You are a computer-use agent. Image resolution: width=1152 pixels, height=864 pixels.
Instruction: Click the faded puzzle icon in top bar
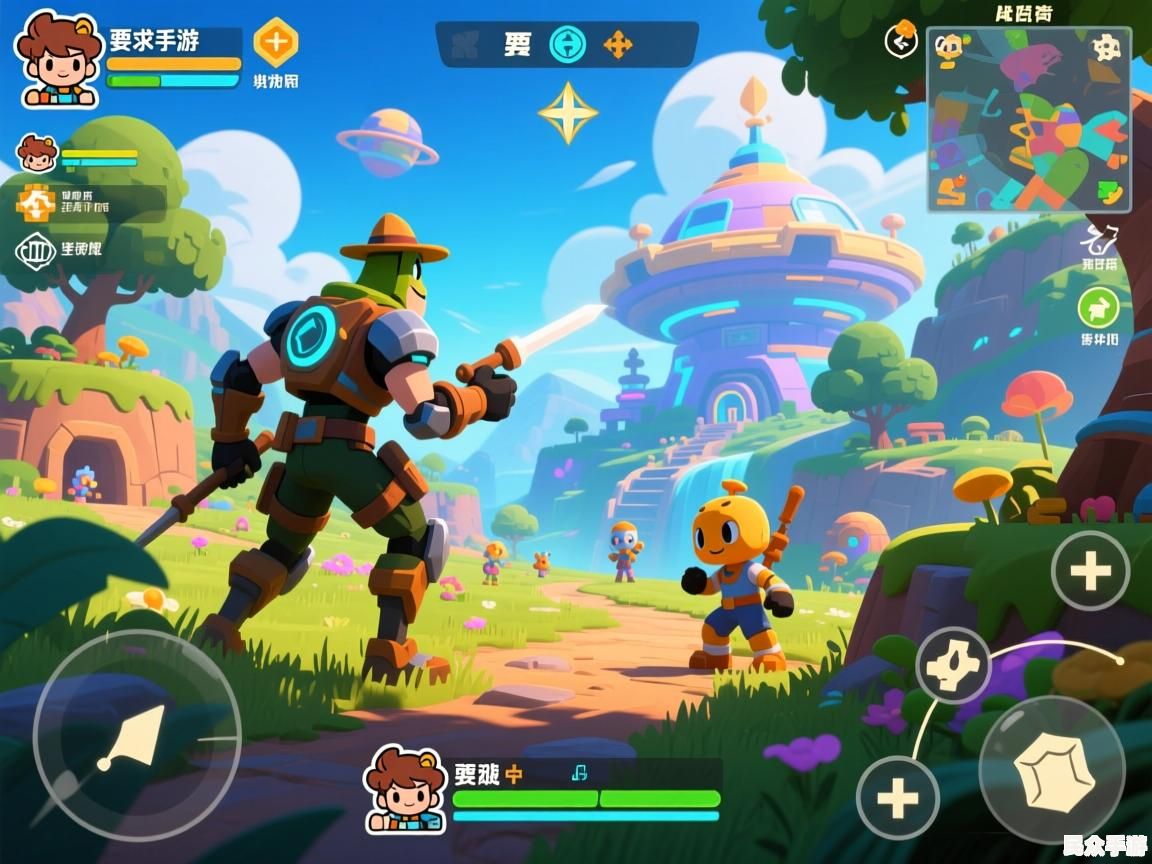[x=465, y=44]
